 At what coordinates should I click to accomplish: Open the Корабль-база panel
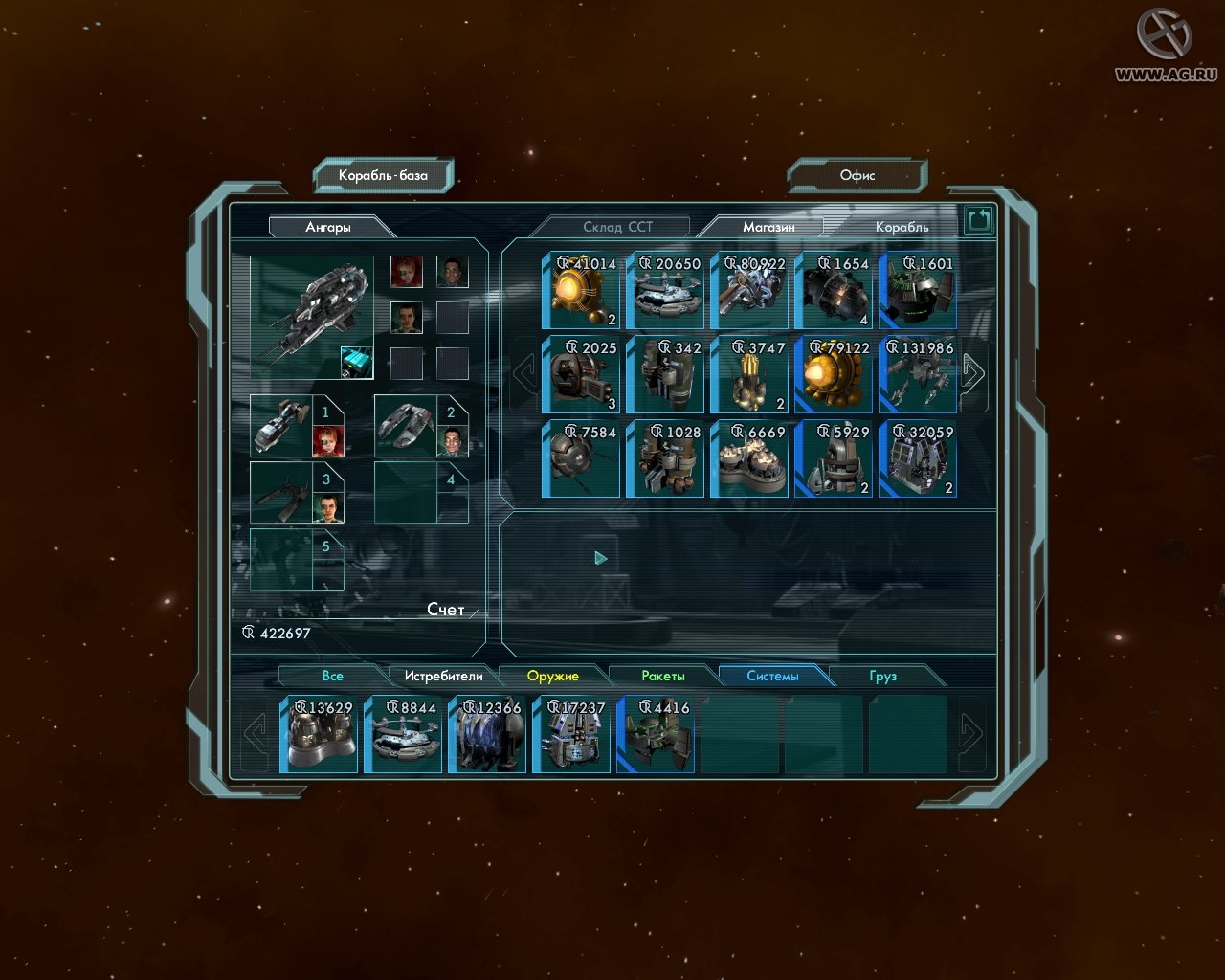click(x=383, y=175)
